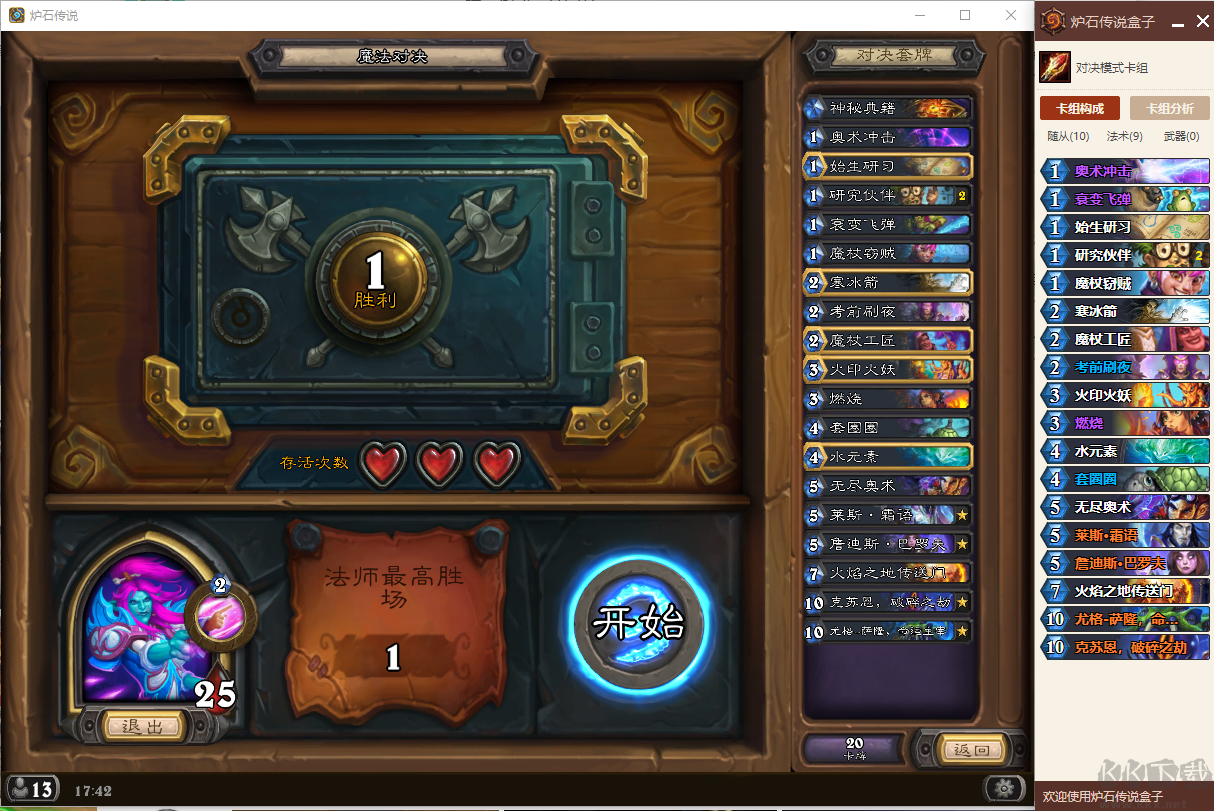Show 随从(10) minions filter
Image resolution: width=1214 pixels, height=811 pixels.
(x=1068, y=136)
